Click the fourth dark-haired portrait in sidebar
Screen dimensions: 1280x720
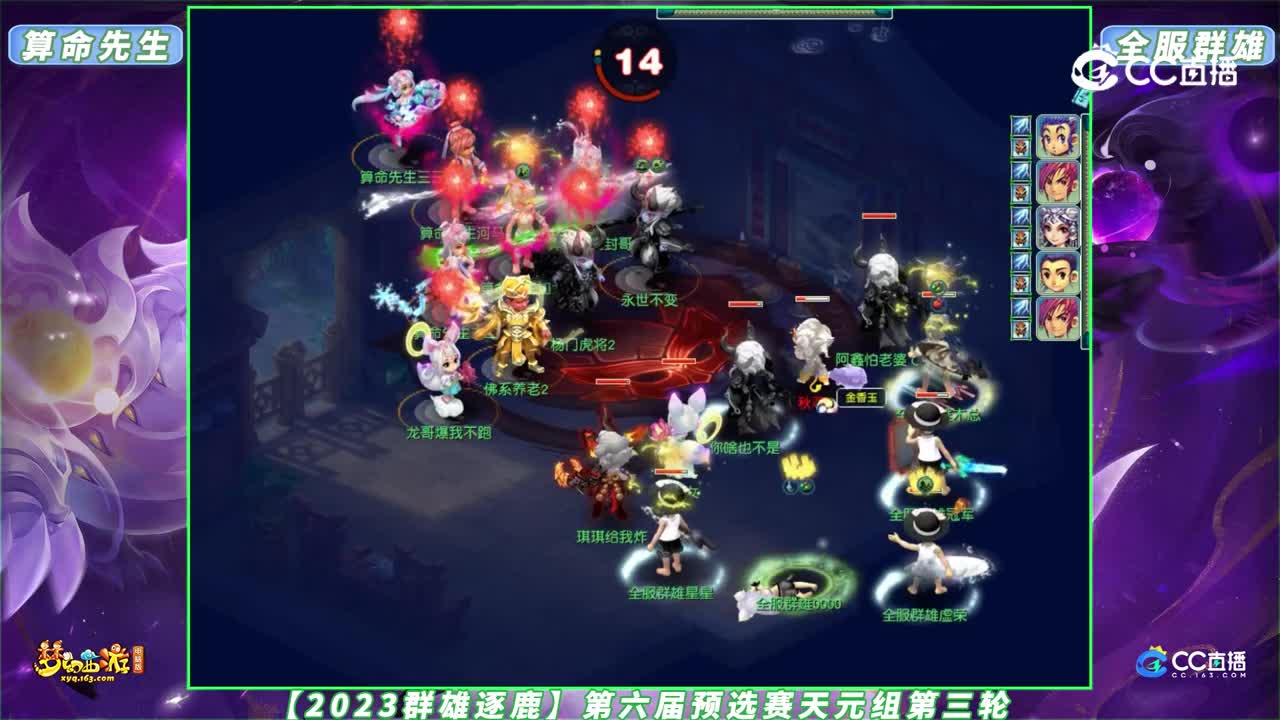[x=1058, y=272]
